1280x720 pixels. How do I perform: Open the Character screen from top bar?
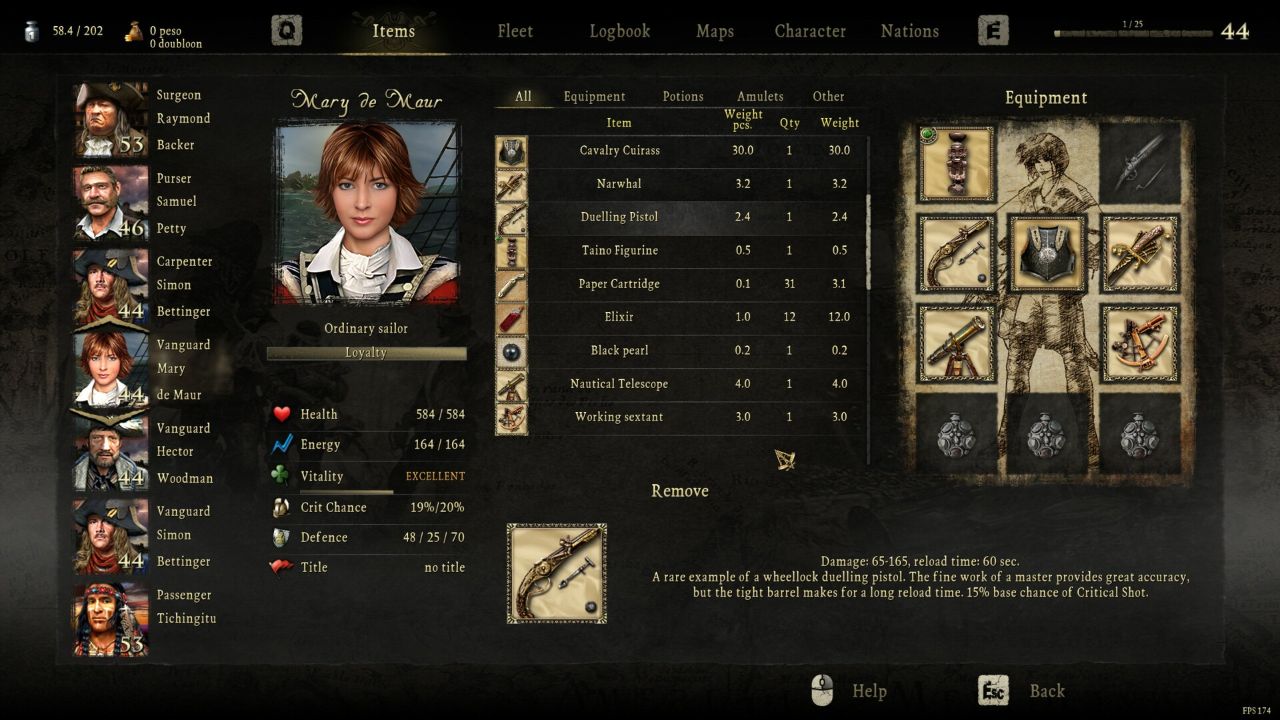(810, 31)
